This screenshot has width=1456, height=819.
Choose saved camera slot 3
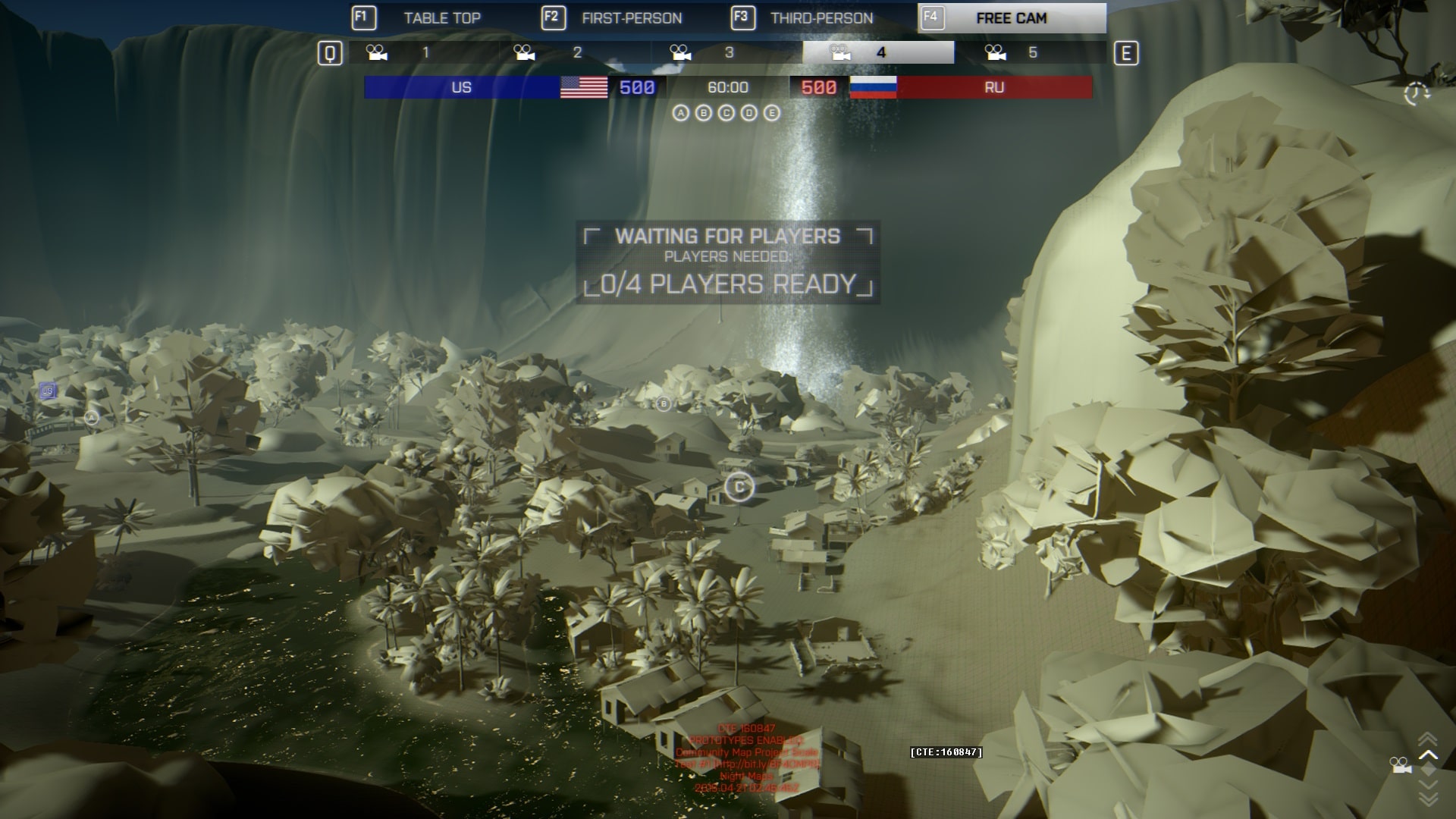pyautogui.click(x=726, y=52)
